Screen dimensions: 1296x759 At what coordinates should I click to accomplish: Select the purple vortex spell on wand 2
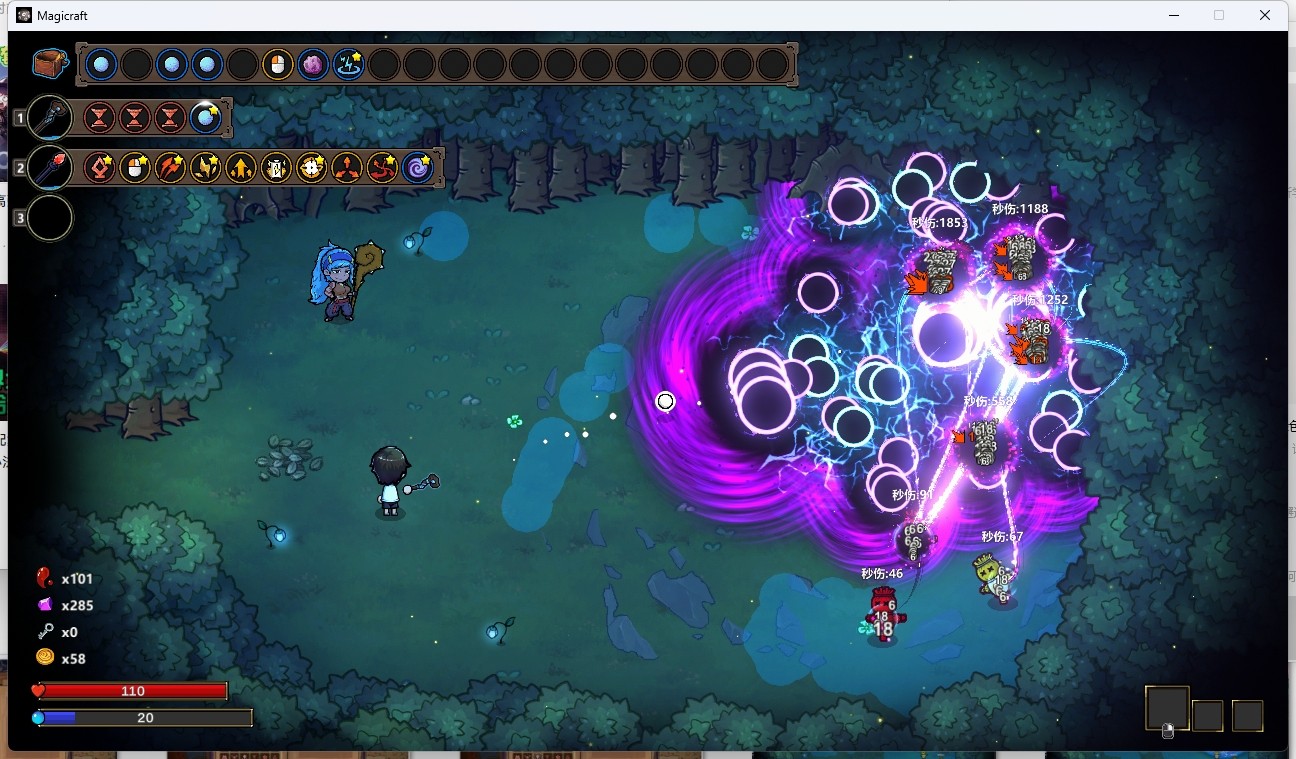click(418, 167)
